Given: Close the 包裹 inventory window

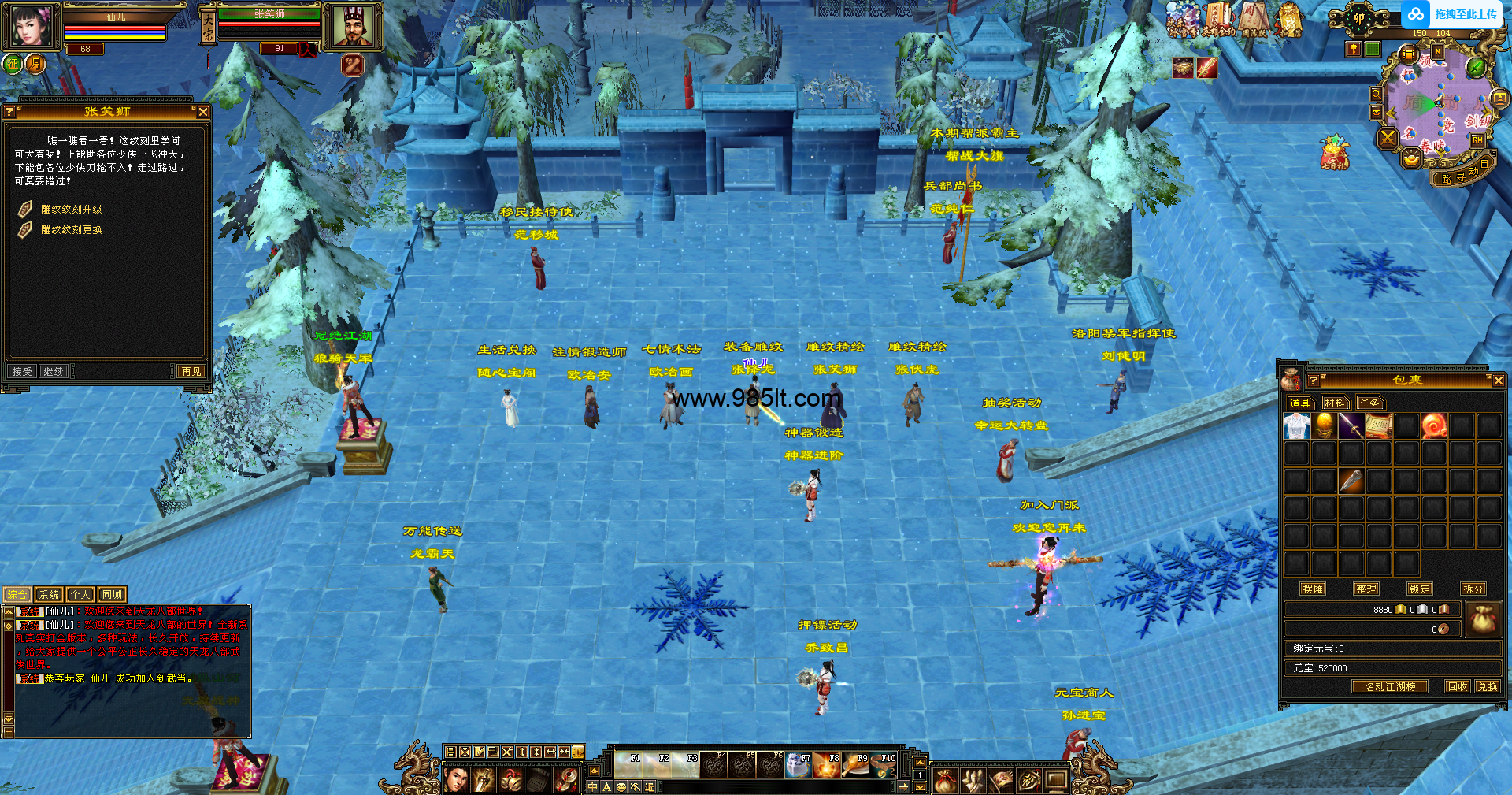Looking at the screenshot, I should (x=1498, y=381).
